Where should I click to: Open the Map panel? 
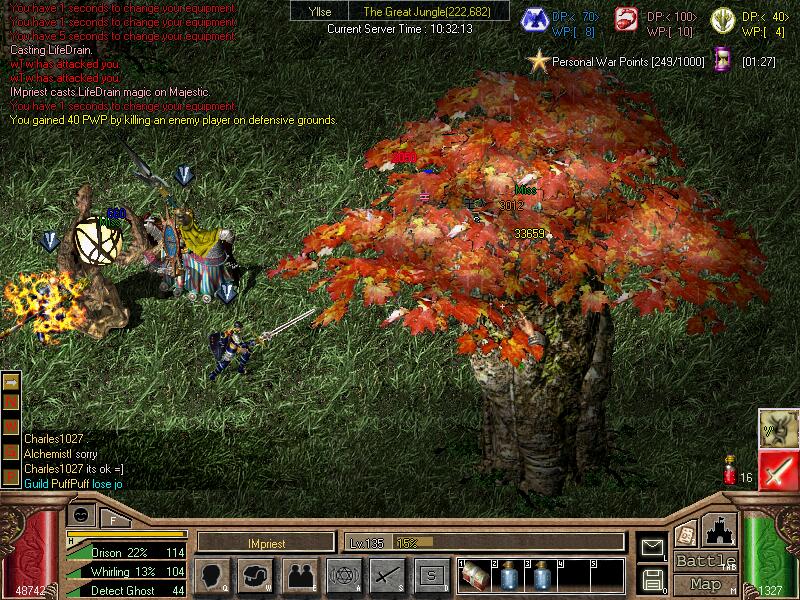click(707, 584)
